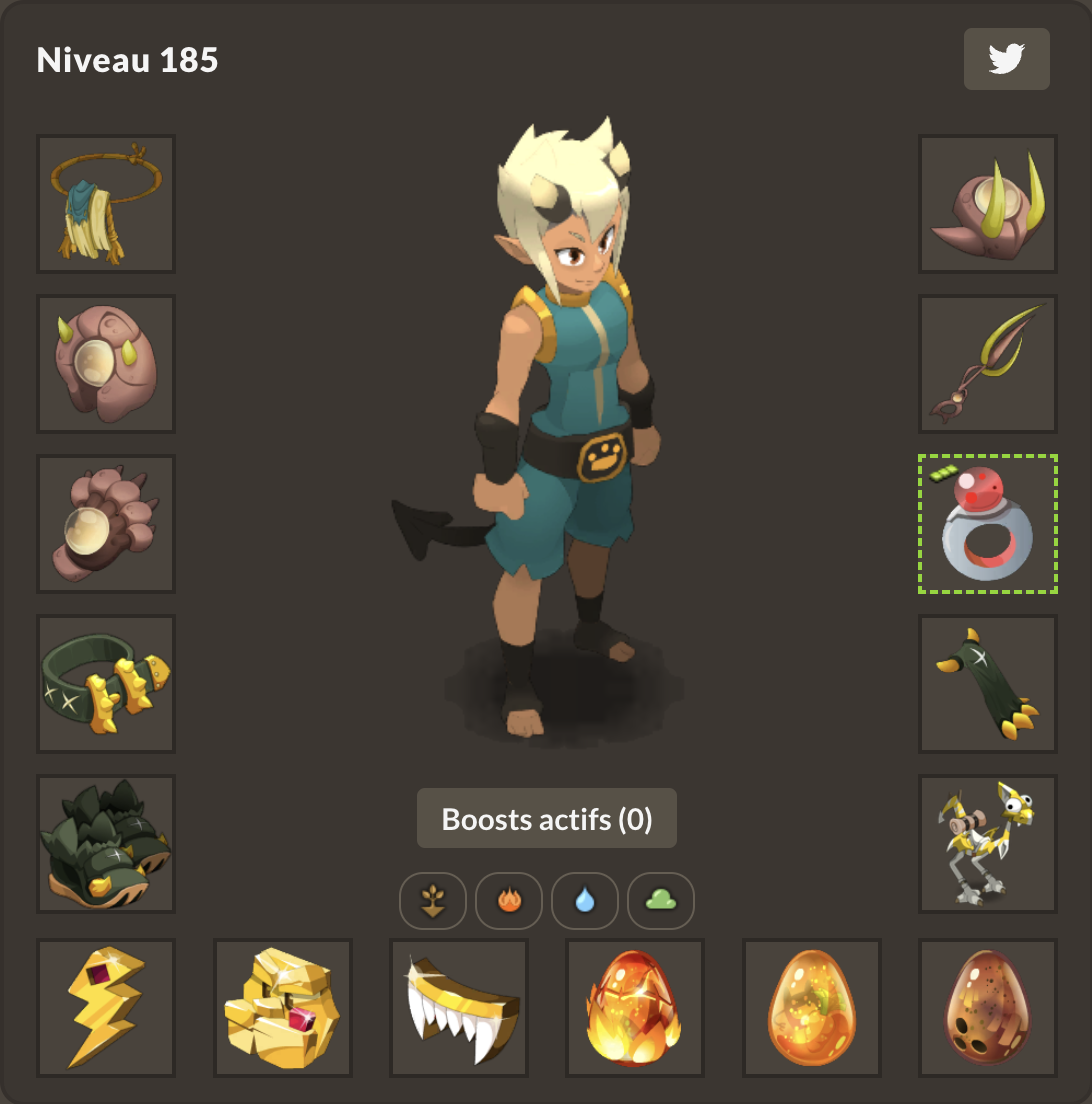Image resolution: width=1092 pixels, height=1104 pixels.
Task: Choose the golden rock head trophy
Action: tap(283, 1008)
